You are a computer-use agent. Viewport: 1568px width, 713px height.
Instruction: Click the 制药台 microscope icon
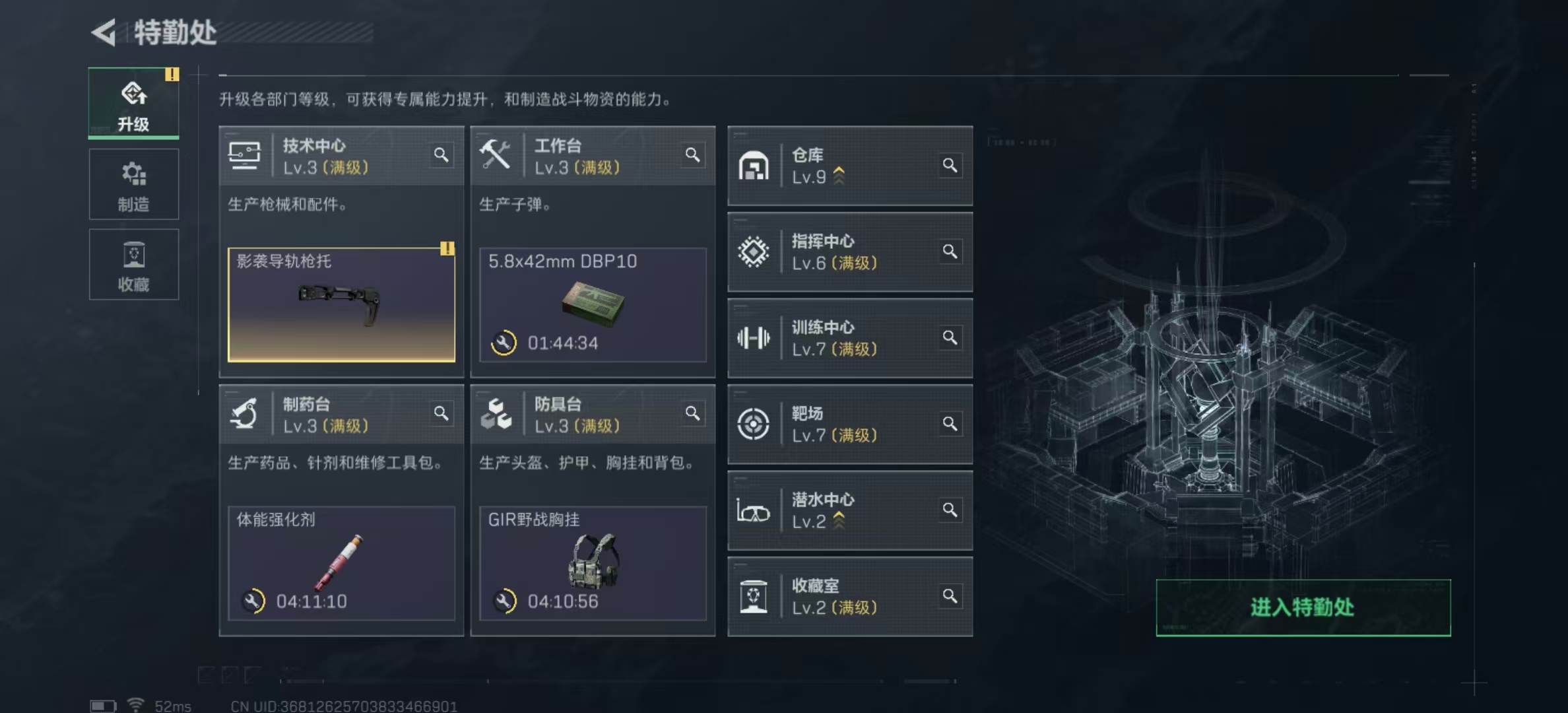(245, 414)
